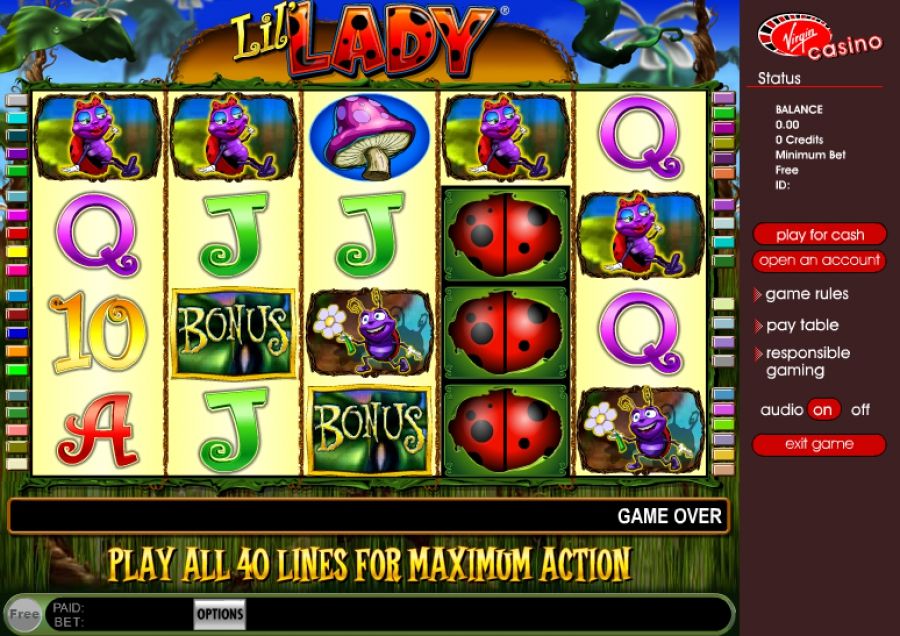The height and width of the screenshot is (636, 900).
Task: Open the pay table
Action: coord(802,325)
